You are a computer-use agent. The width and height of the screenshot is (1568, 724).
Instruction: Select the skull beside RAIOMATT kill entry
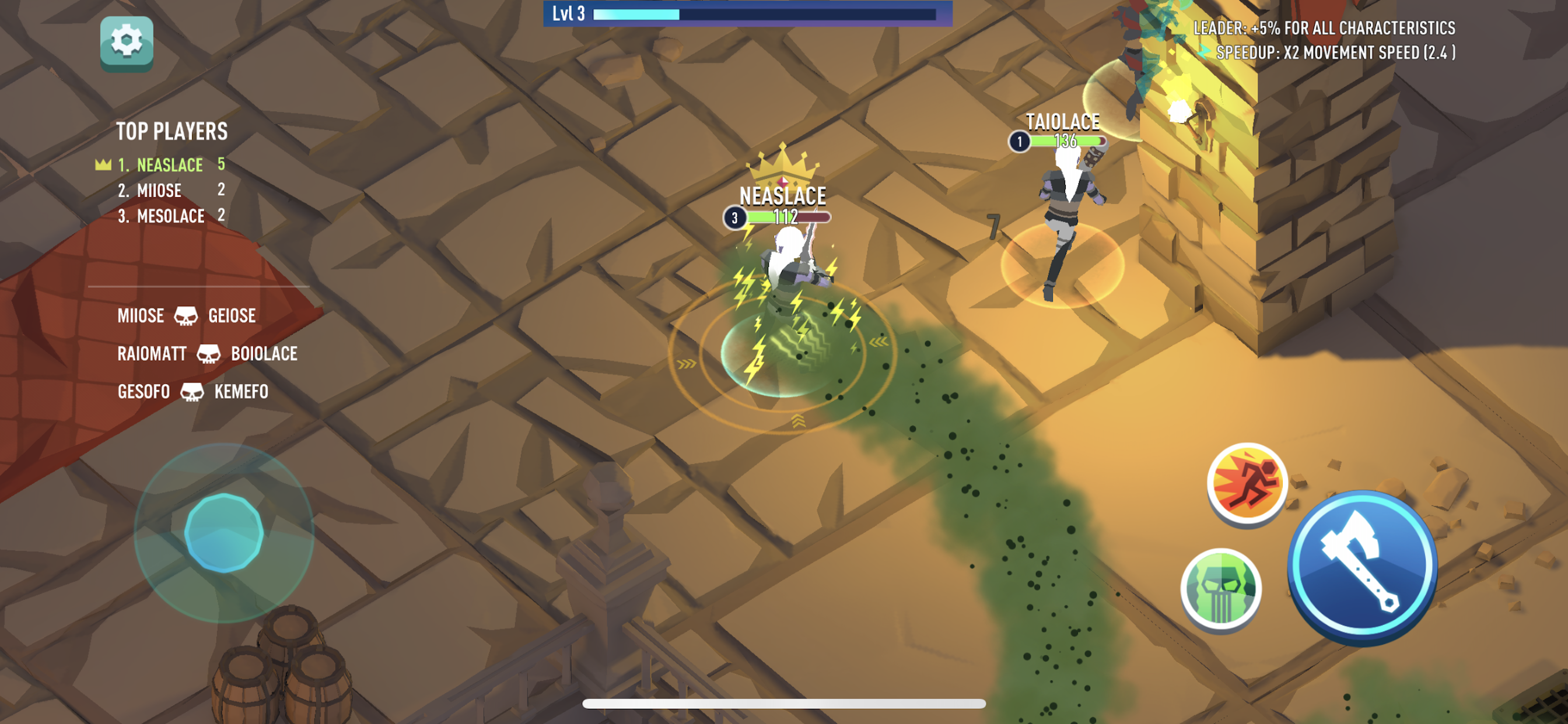tap(208, 354)
